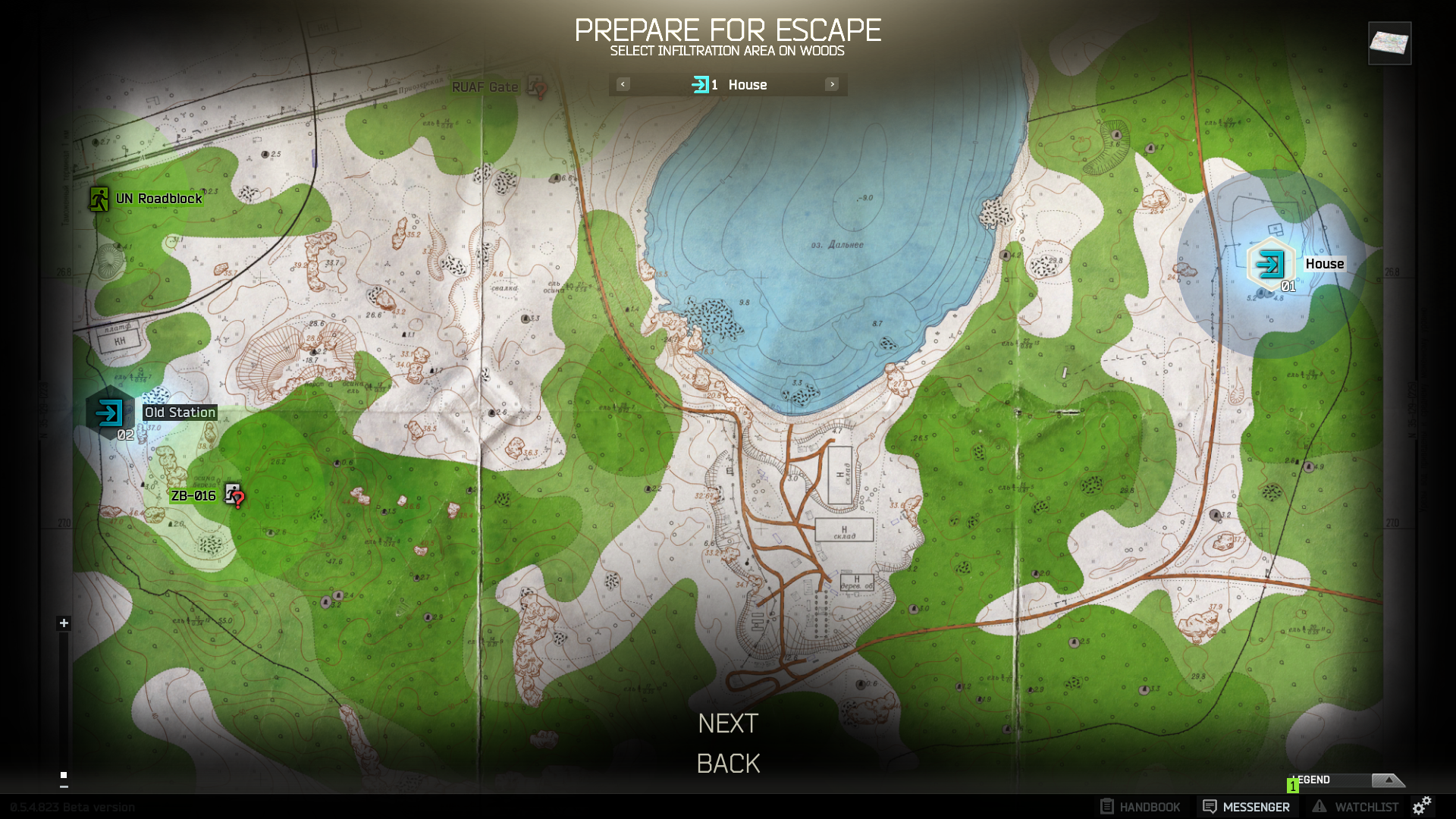
Task: Open the MESSENGER panel
Action: (1247, 806)
